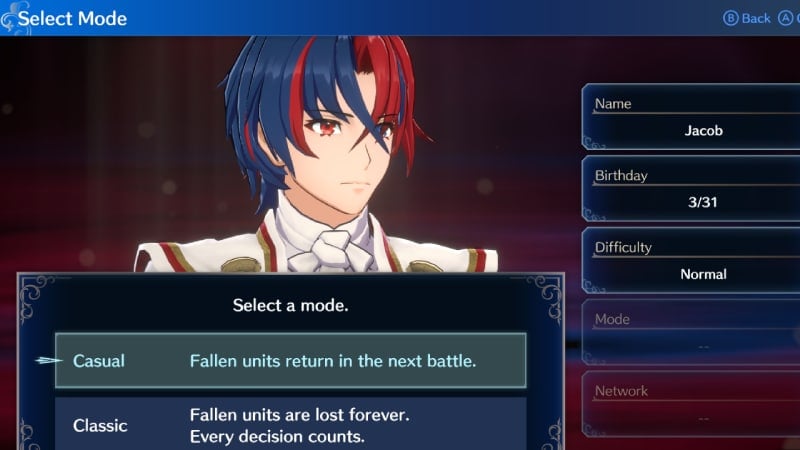The image size is (800, 450).
Task: Select the Birthday panel showing 3/31
Action: click(x=689, y=191)
